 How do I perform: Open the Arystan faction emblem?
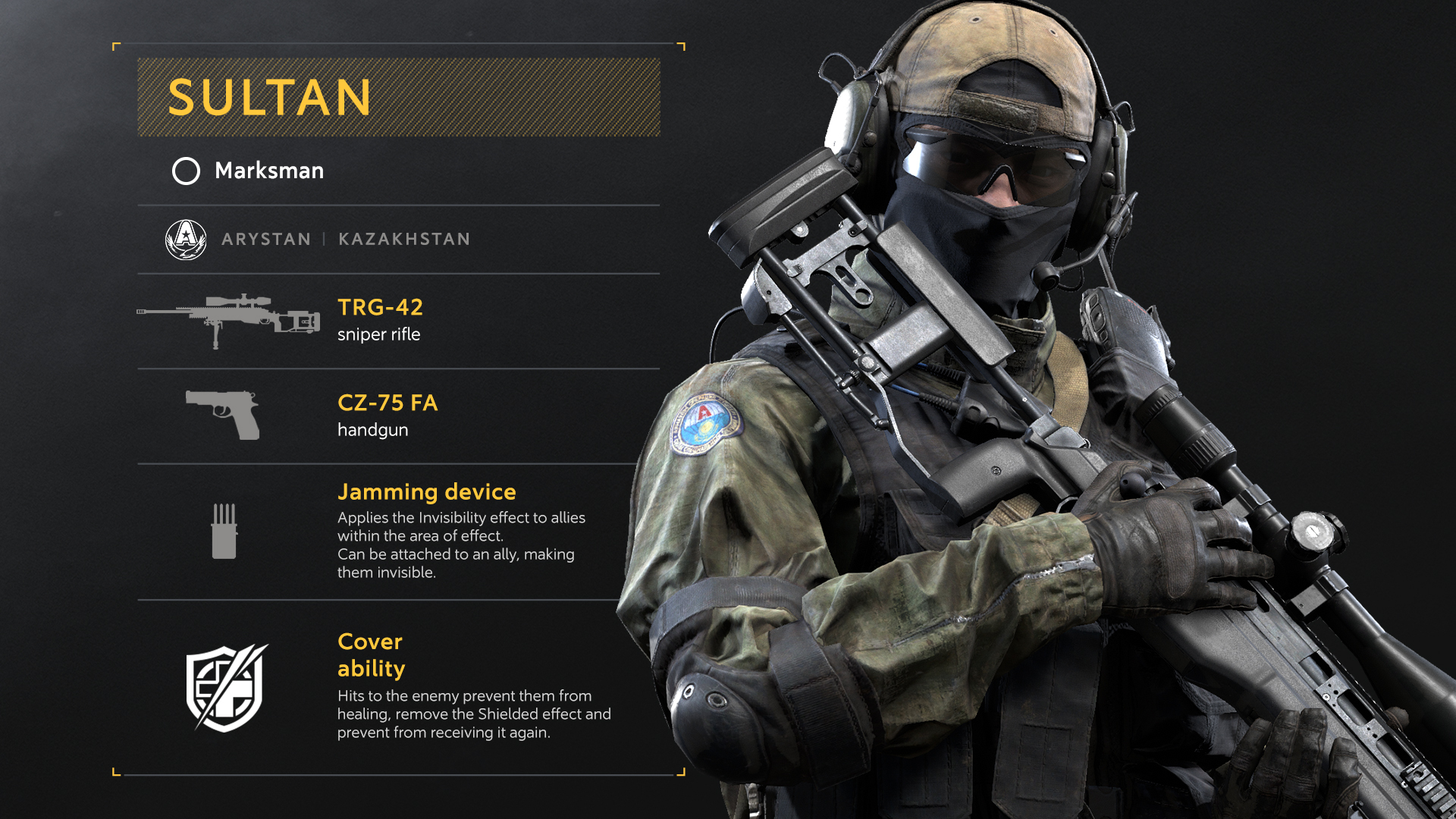click(187, 238)
